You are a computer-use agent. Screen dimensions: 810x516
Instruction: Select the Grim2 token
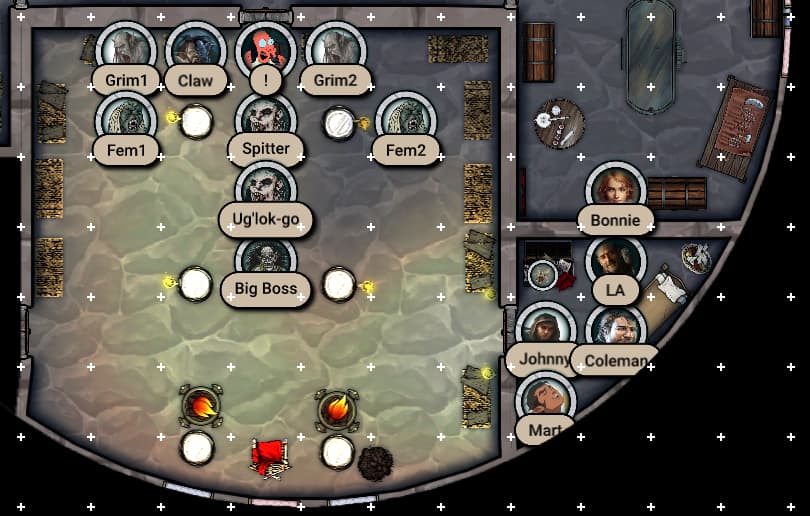point(336,49)
